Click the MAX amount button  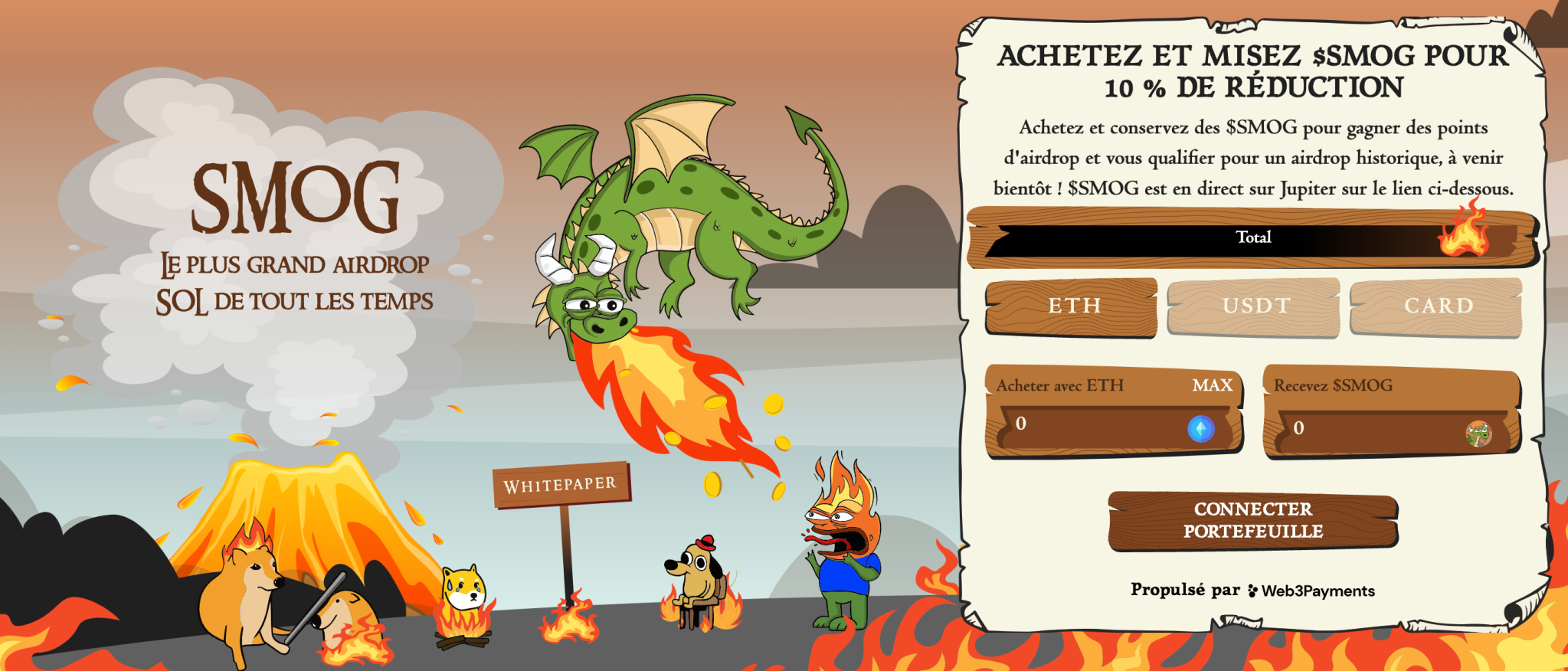click(1212, 385)
